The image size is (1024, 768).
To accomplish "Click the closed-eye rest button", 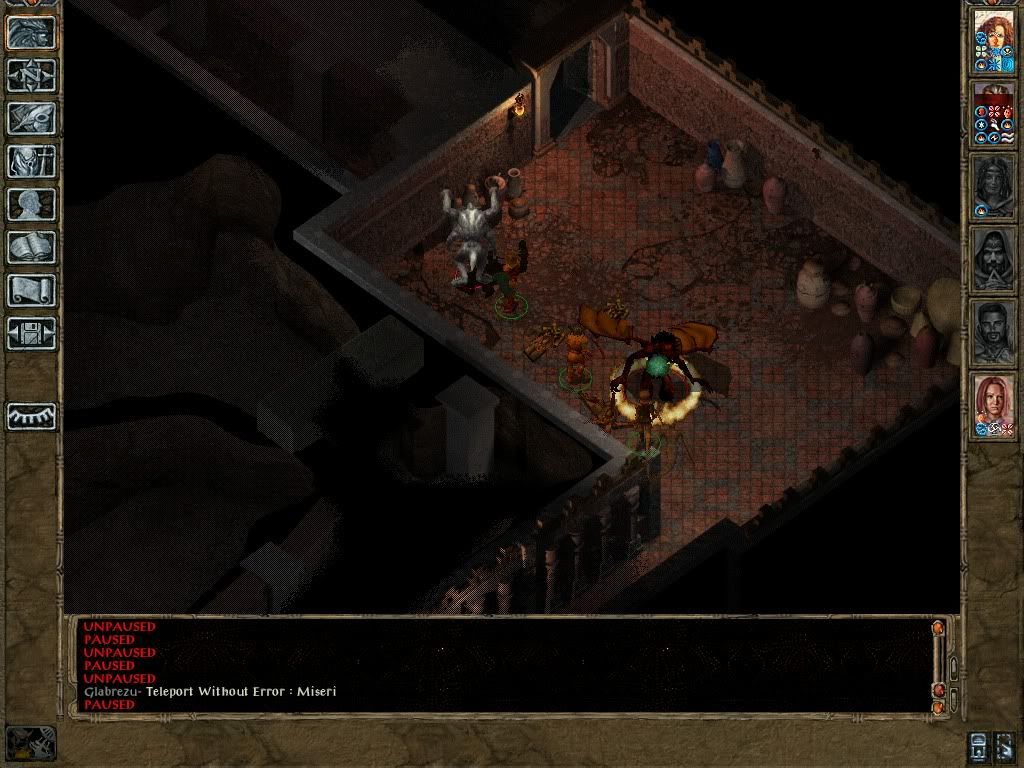I will (x=31, y=415).
